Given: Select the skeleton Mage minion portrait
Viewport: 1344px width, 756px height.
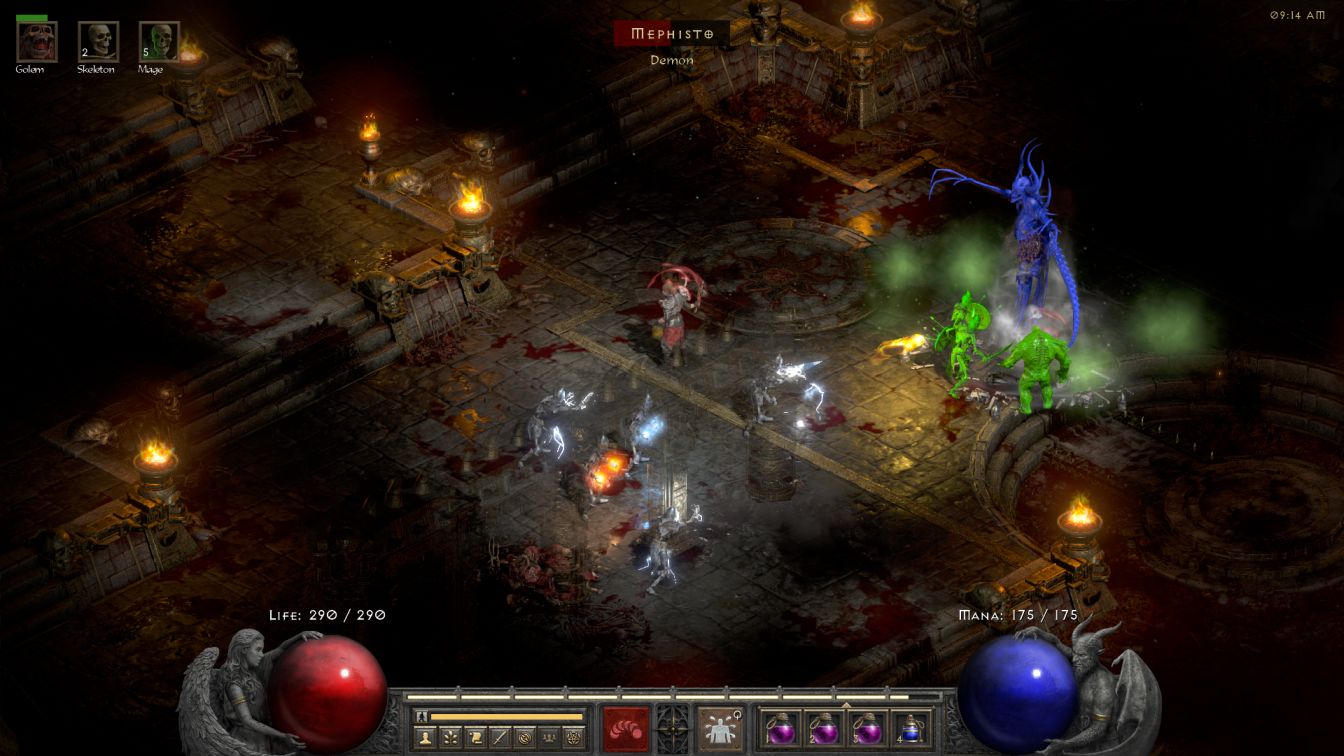Looking at the screenshot, I should [x=159, y=42].
